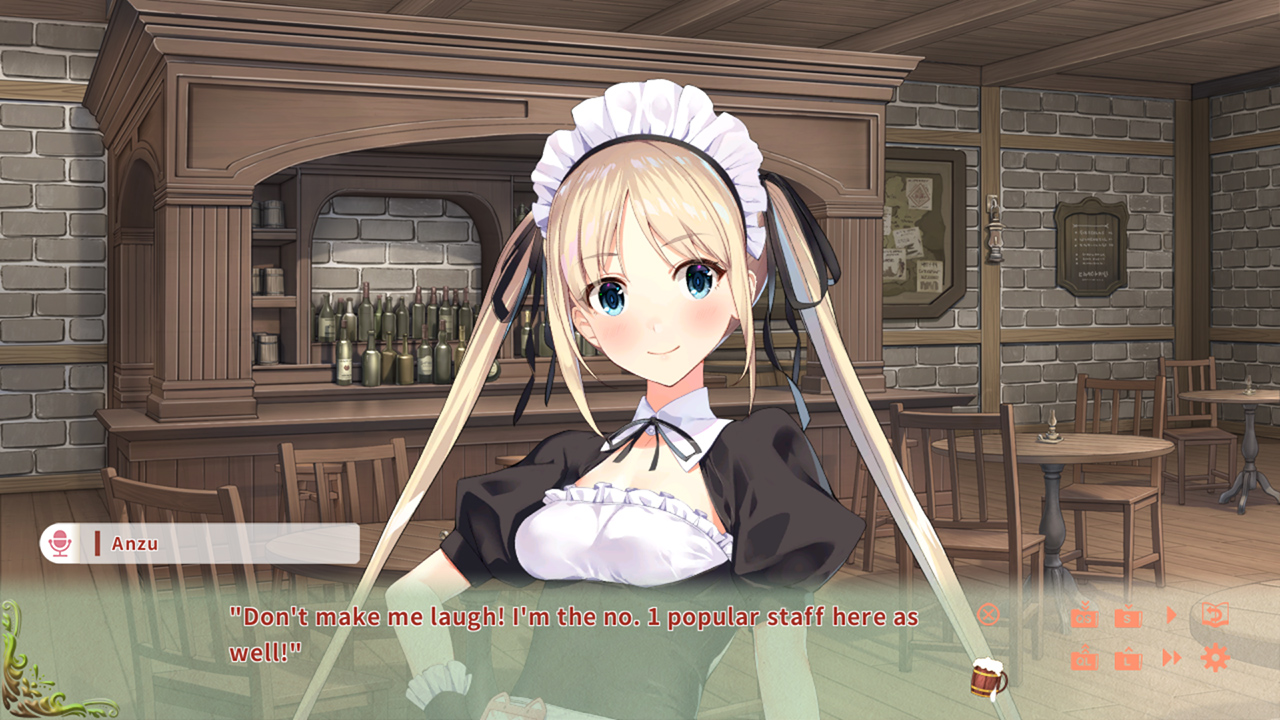Quick load your last save via the QL icon
The width and height of the screenshot is (1280, 720).
click(1084, 660)
